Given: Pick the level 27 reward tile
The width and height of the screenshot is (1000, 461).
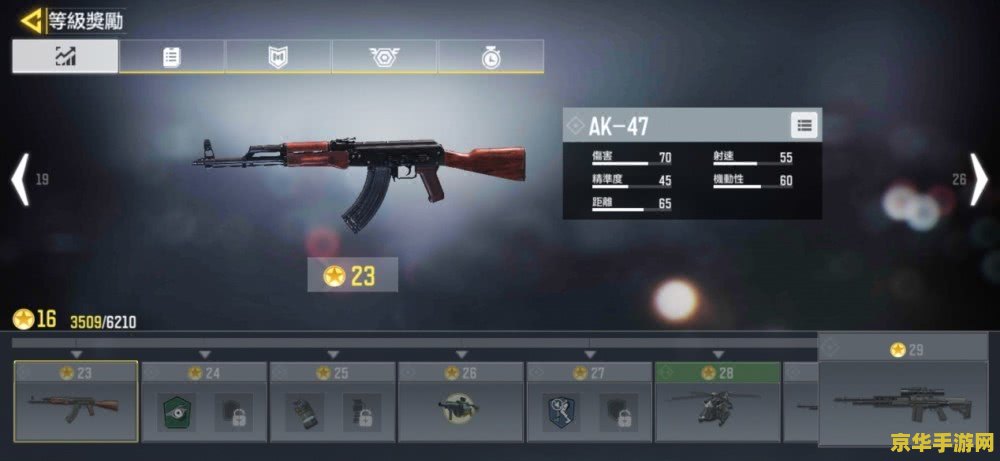Looking at the screenshot, I should [590, 402].
